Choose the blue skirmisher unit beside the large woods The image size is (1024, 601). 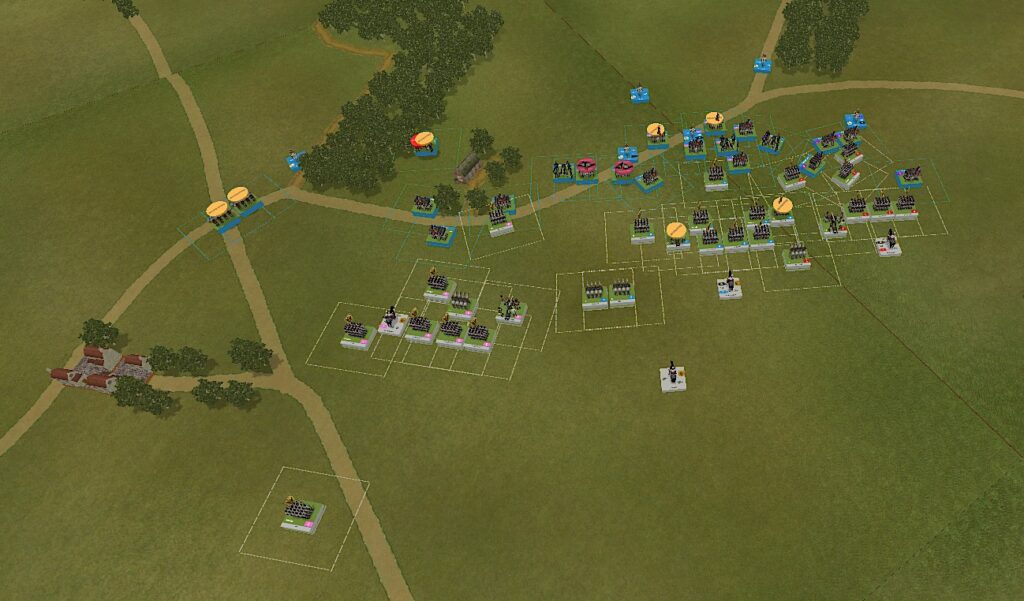[x=295, y=160]
